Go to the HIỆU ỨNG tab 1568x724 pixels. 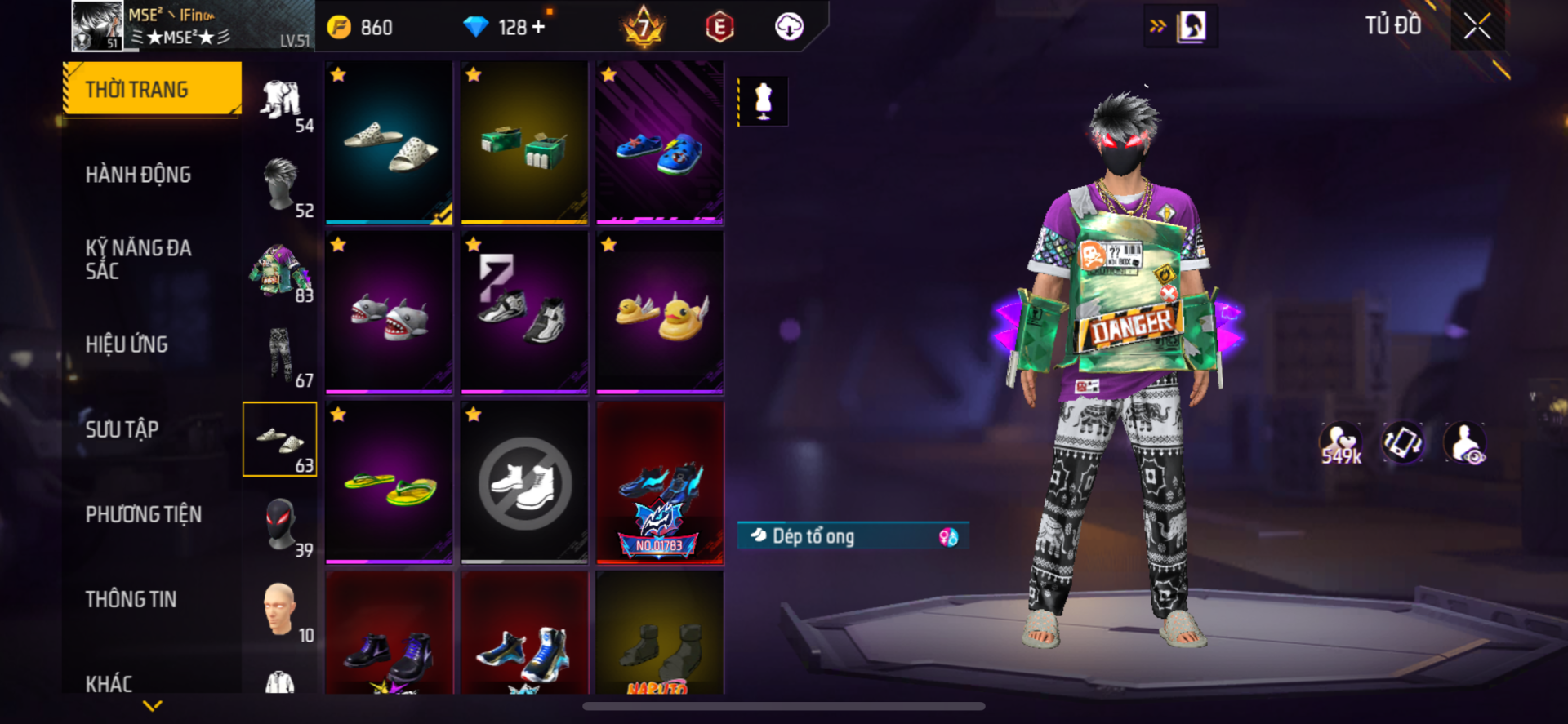click(127, 344)
